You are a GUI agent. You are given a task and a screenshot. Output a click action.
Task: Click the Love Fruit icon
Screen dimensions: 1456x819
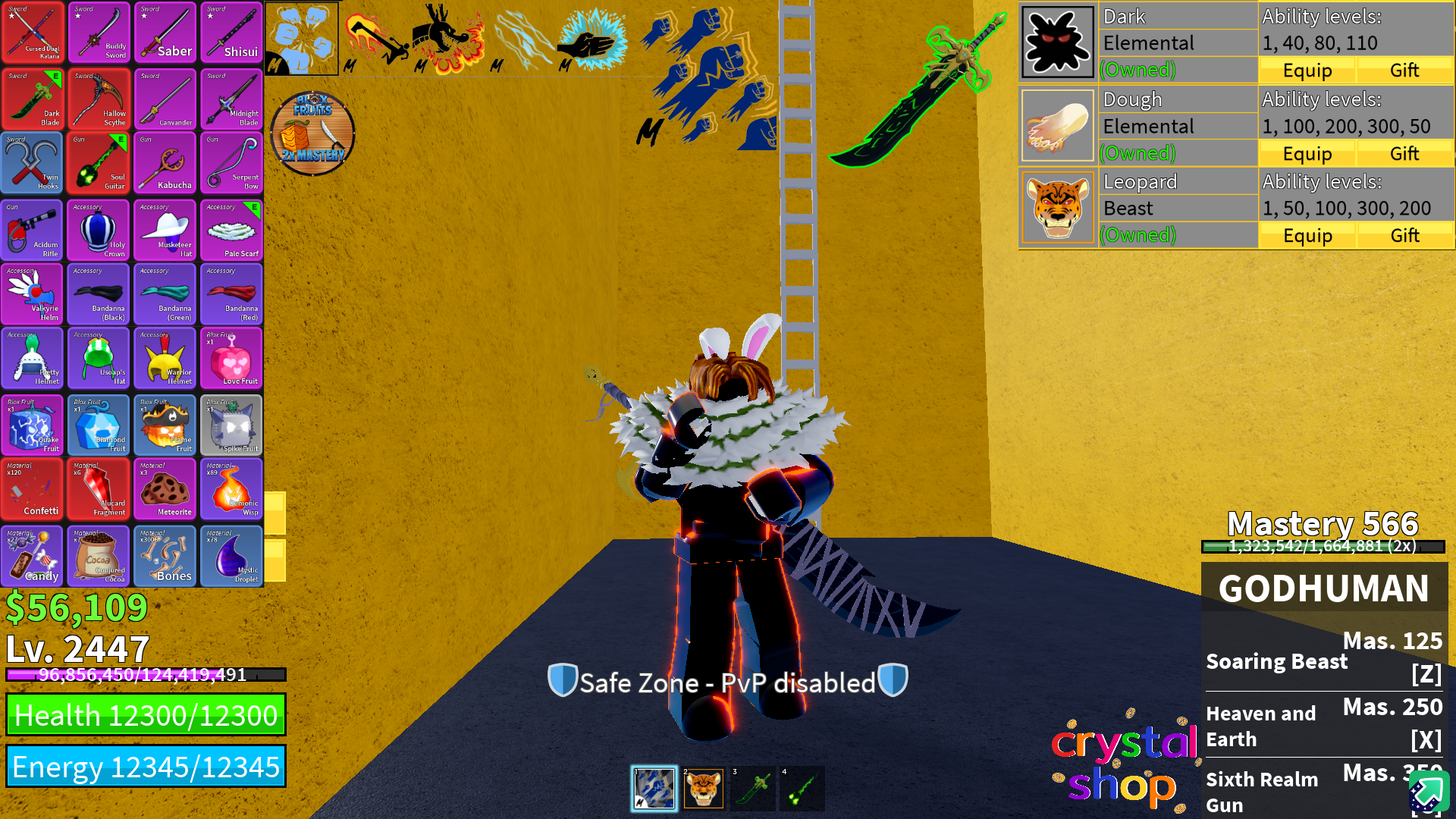[x=231, y=359]
